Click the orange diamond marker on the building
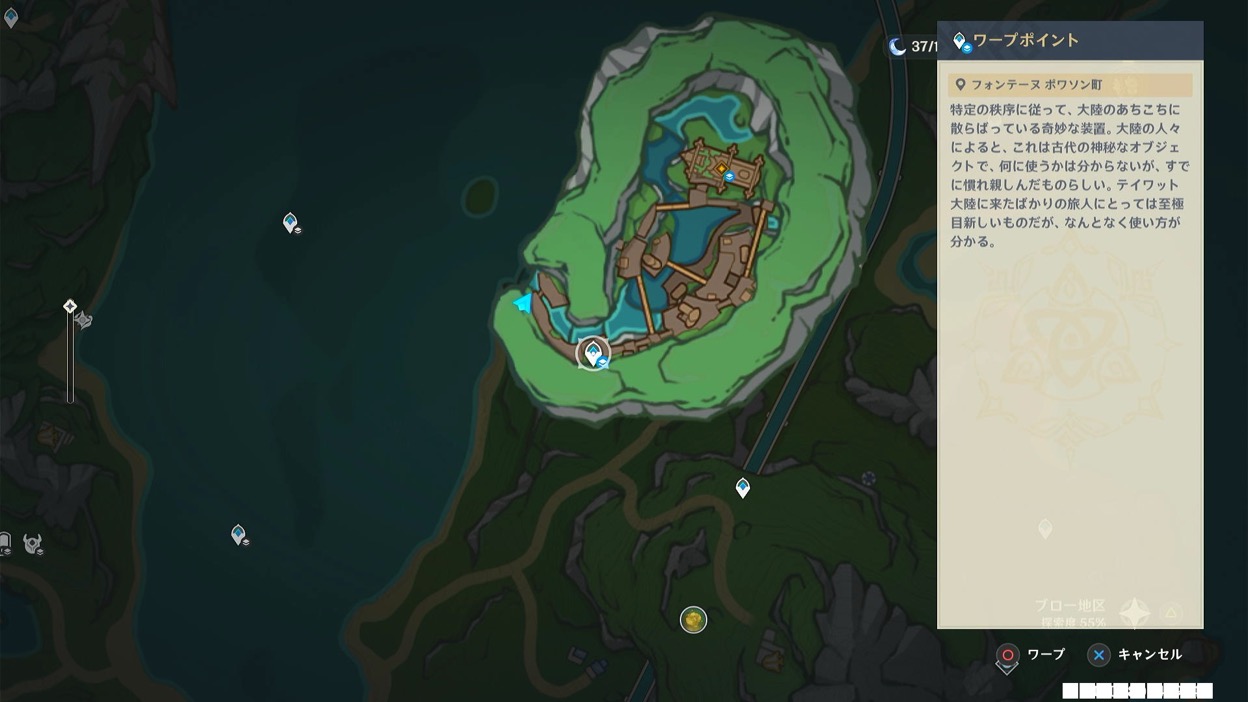The height and width of the screenshot is (702, 1248). coord(721,169)
